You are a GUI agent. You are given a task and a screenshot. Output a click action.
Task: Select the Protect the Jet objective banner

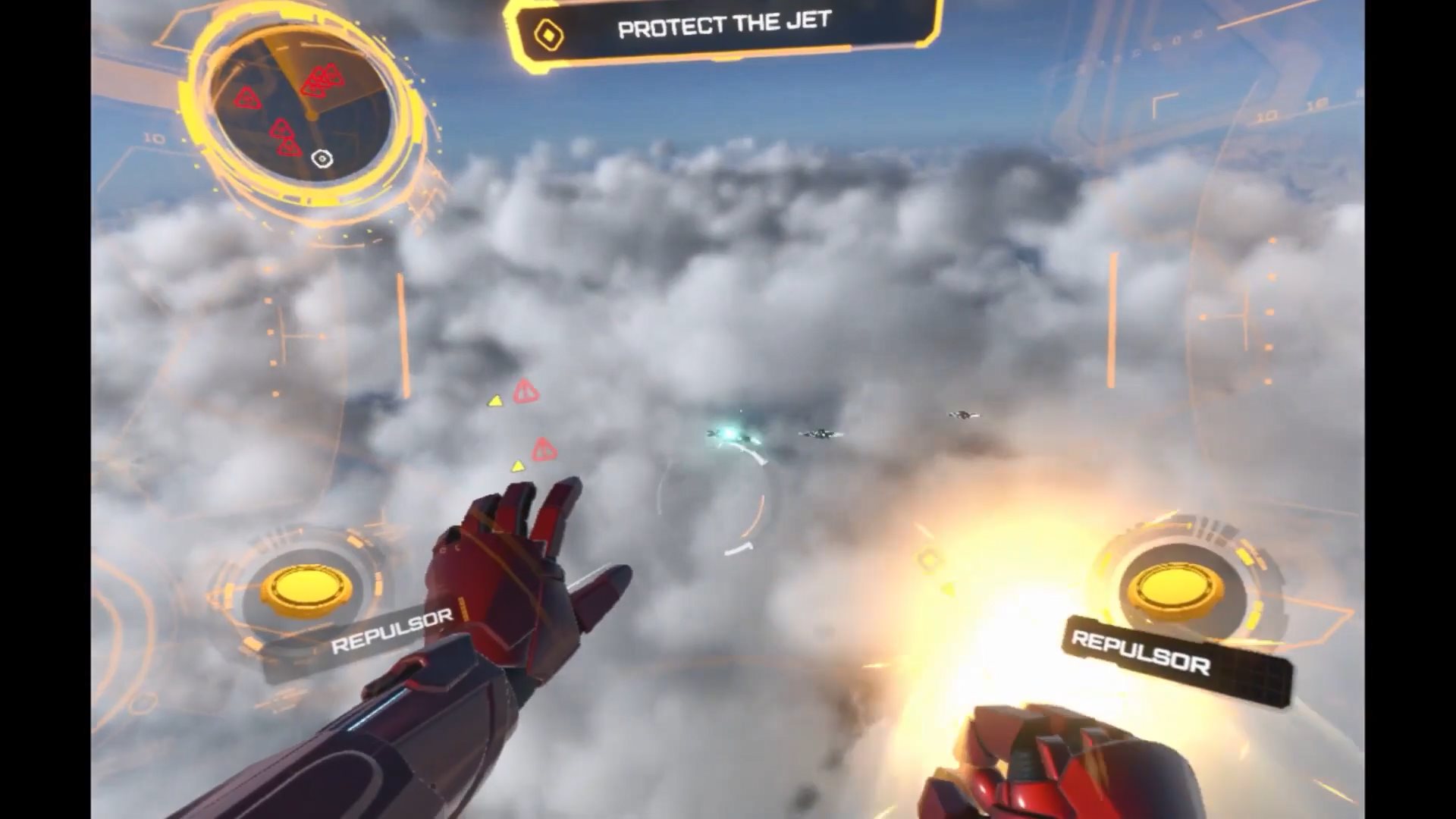click(x=724, y=27)
